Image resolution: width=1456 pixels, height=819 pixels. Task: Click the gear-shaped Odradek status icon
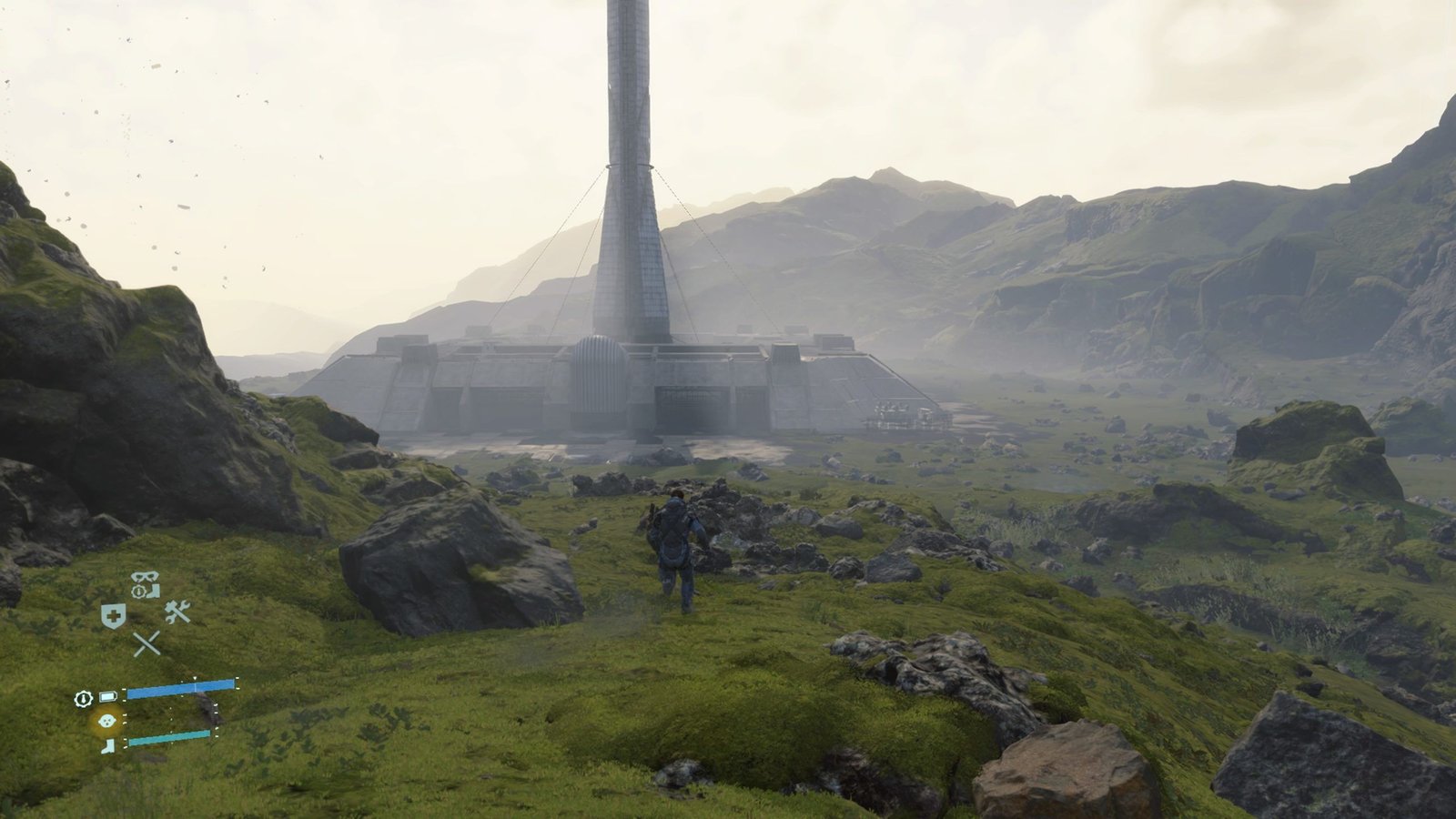(x=84, y=698)
